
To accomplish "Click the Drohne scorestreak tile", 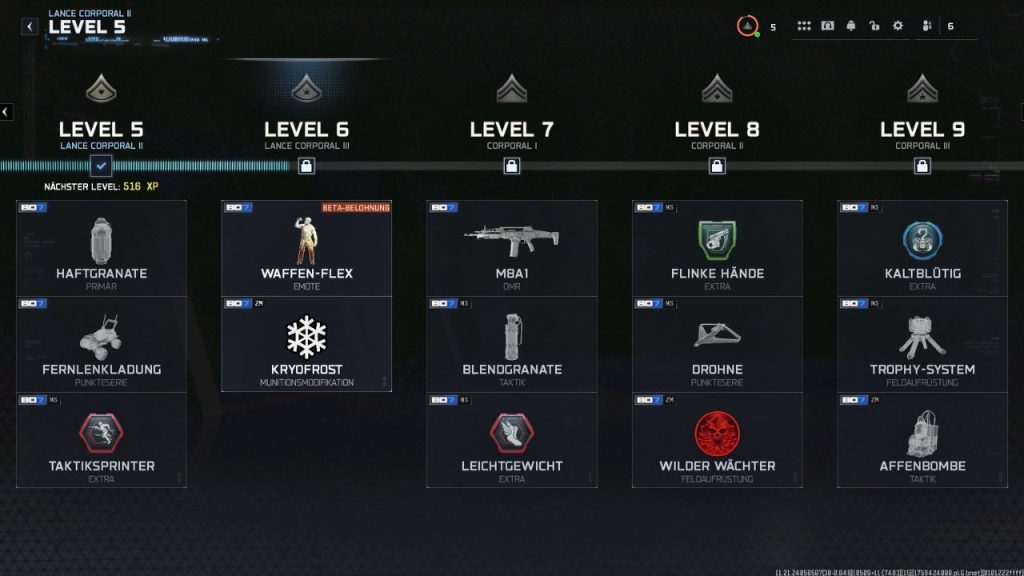I will coord(717,344).
